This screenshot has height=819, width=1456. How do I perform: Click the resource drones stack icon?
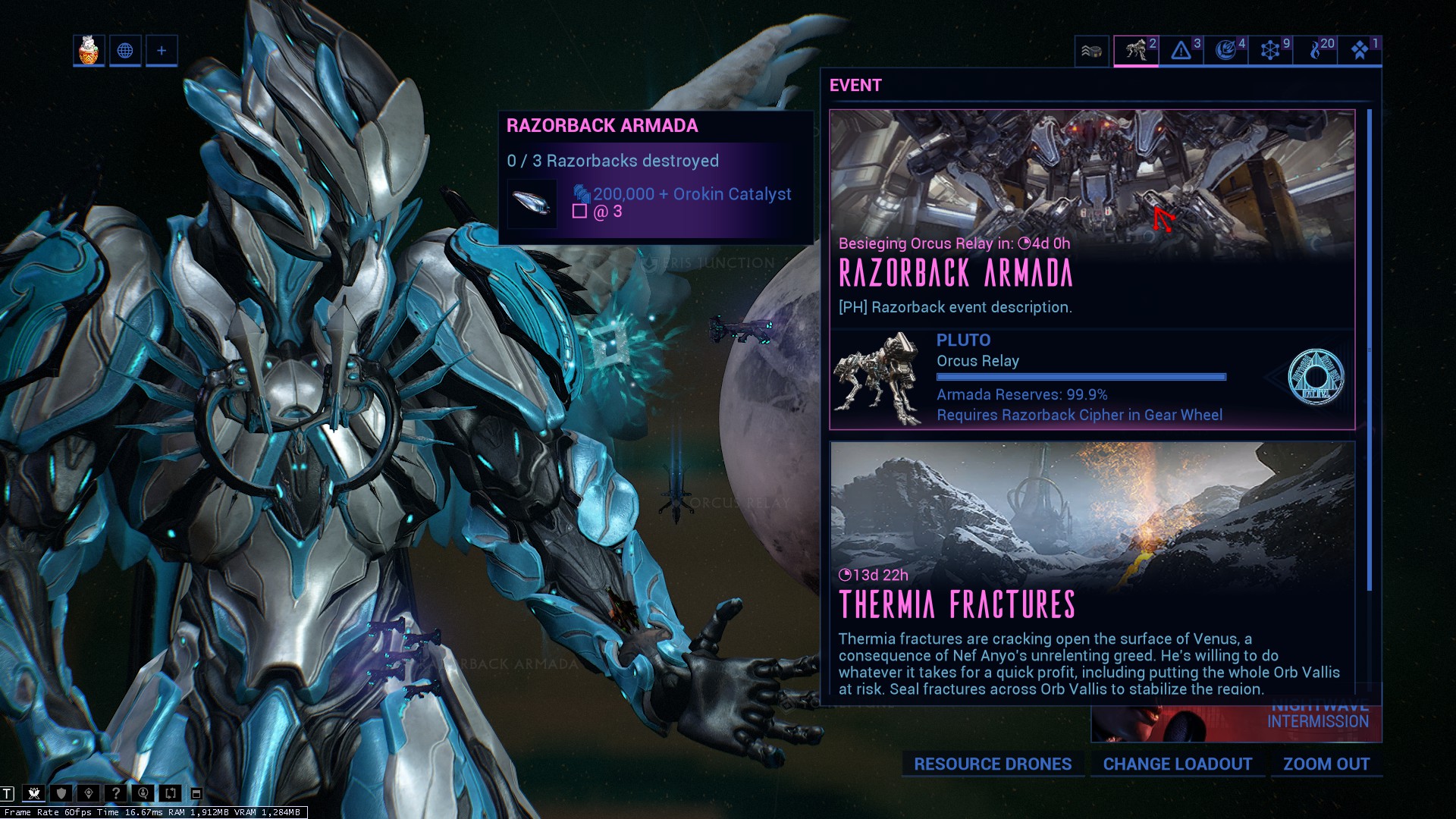click(1090, 51)
